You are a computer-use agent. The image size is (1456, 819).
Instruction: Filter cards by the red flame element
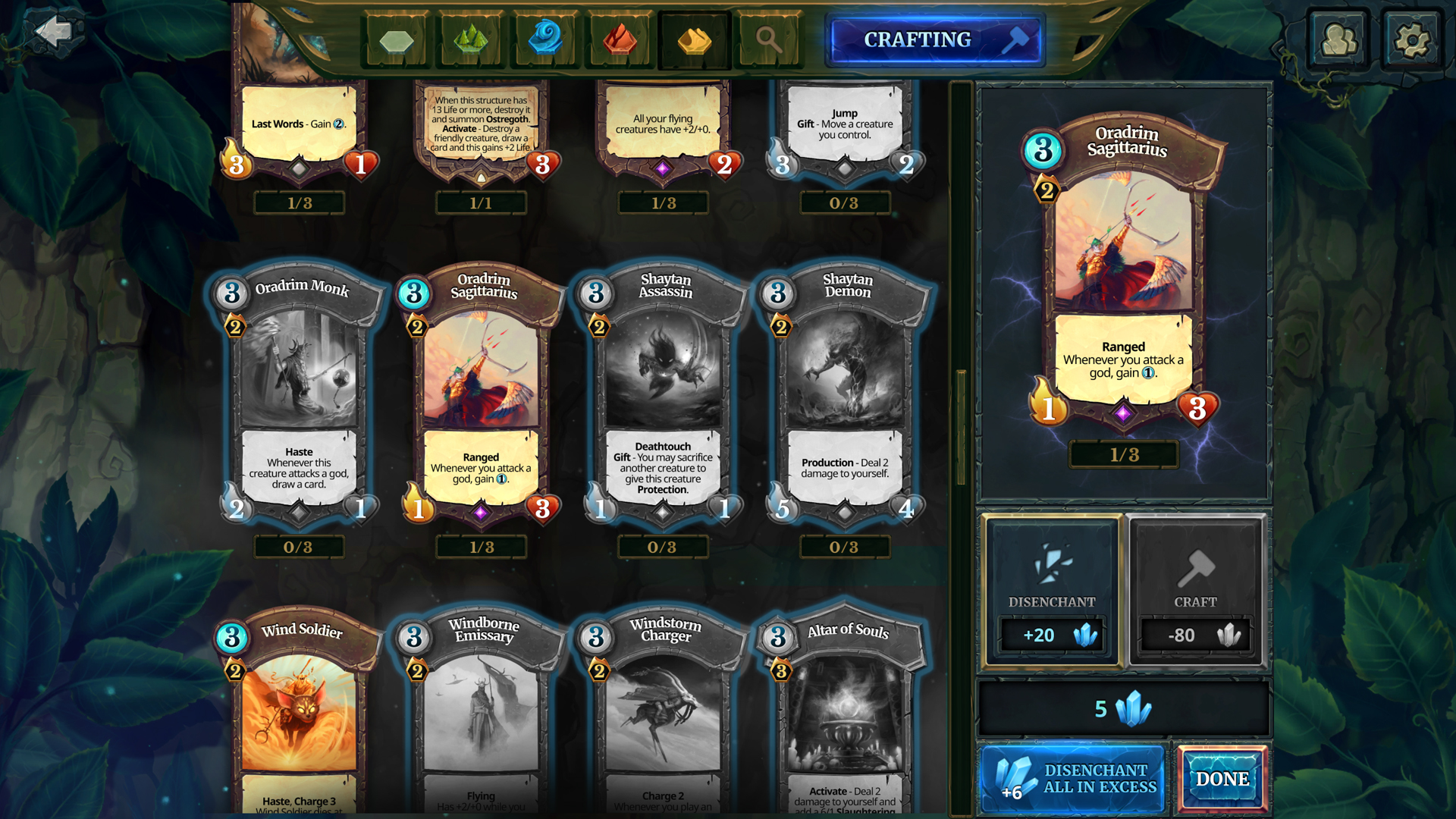point(619,39)
